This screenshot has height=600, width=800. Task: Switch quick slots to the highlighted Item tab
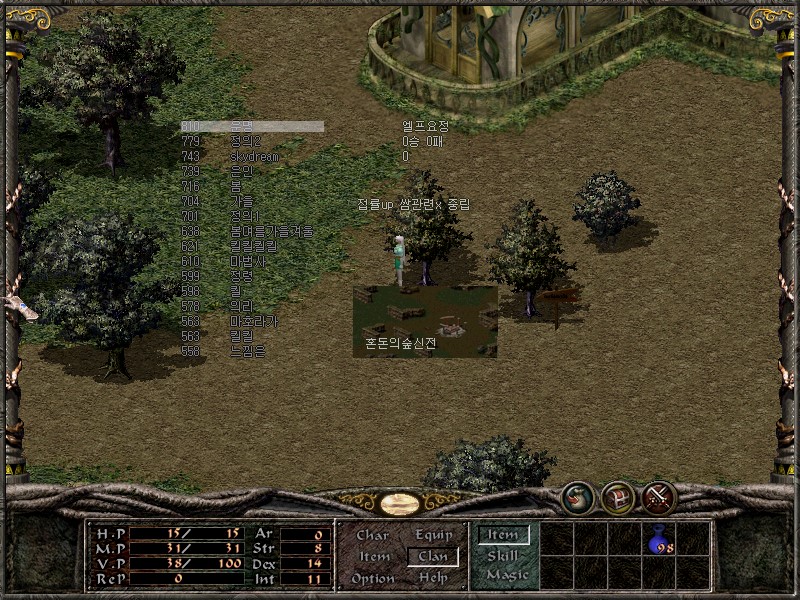502,535
